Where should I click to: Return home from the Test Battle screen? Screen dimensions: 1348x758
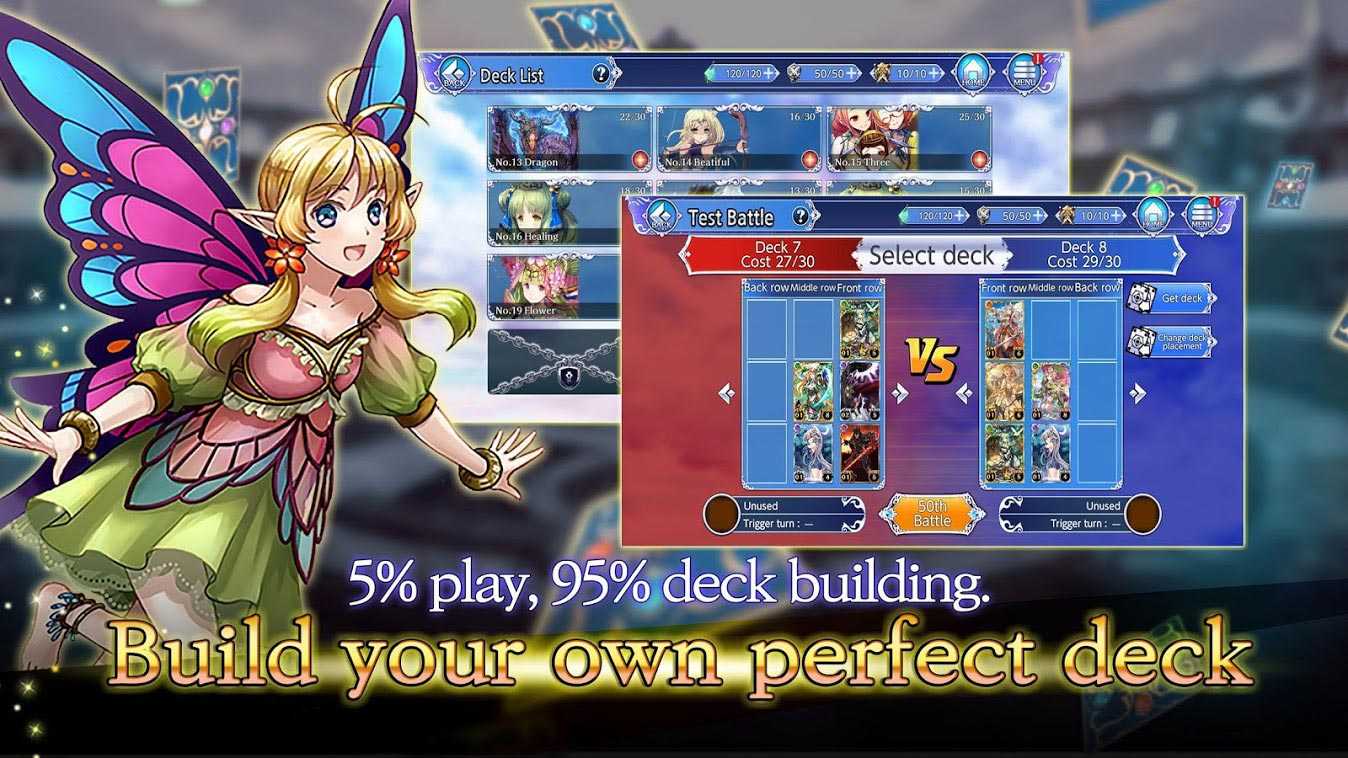click(1154, 216)
